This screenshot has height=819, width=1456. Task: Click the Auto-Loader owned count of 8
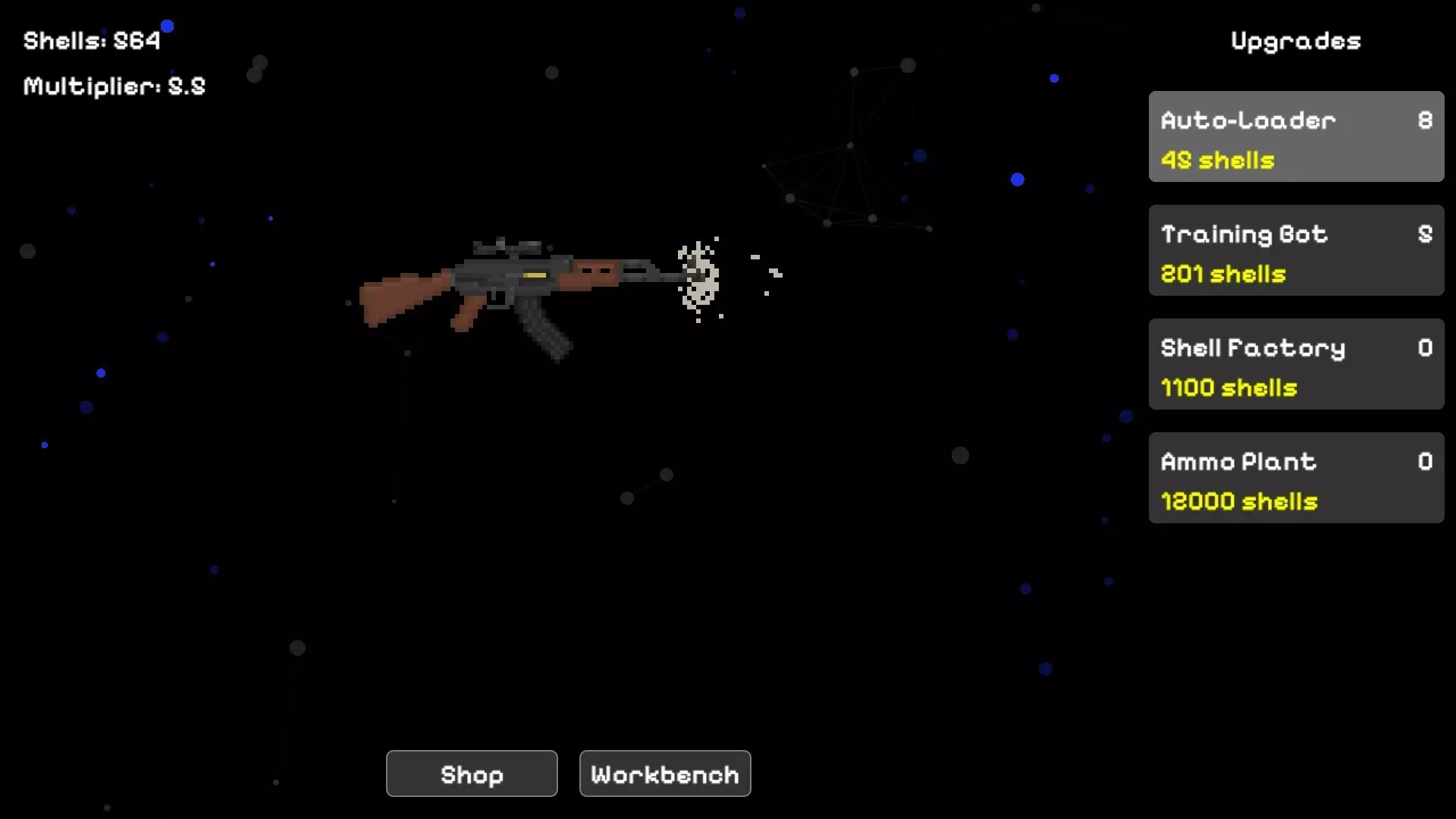pos(1425,121)
